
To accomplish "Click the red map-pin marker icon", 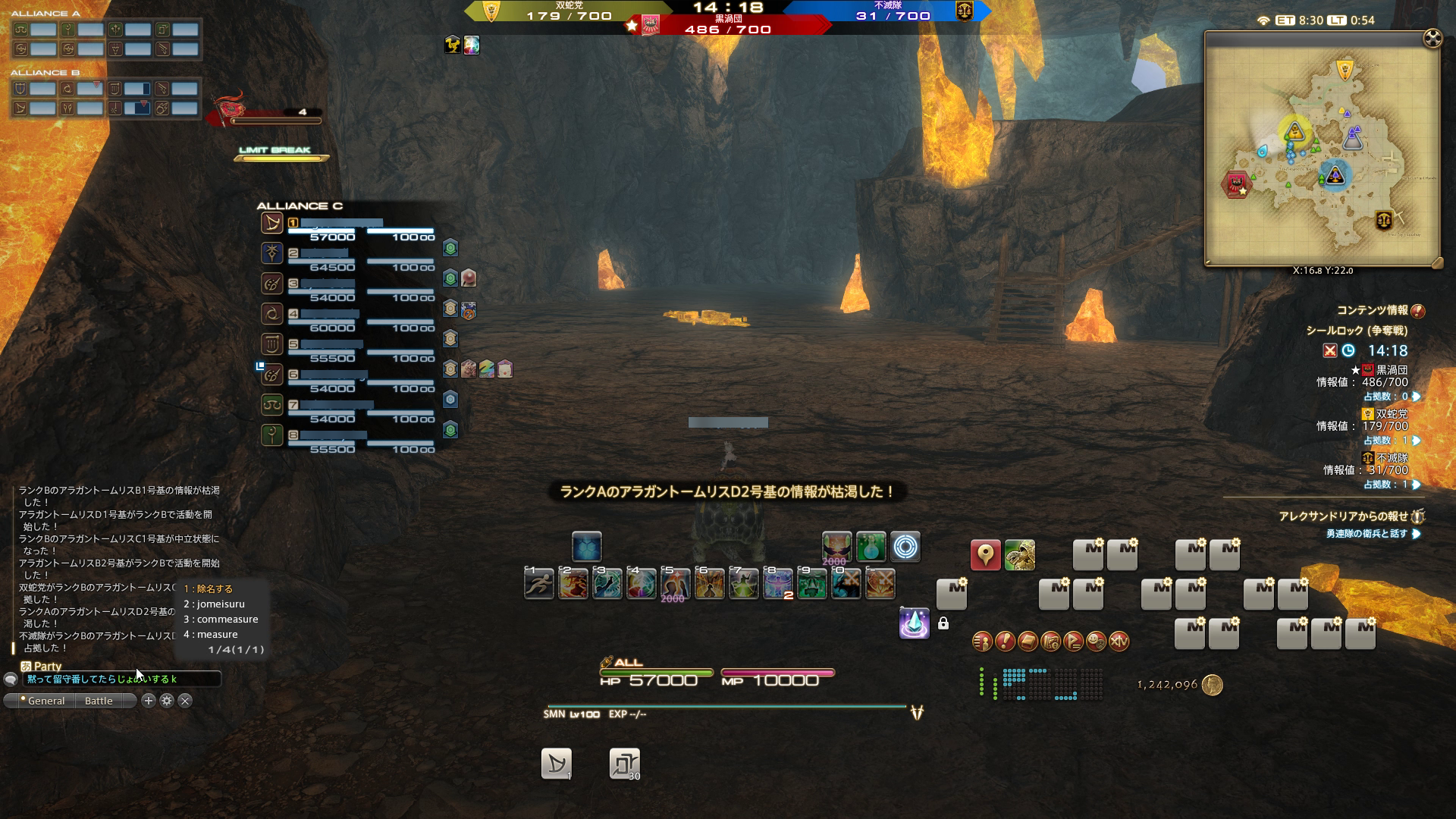I will coord(985,556).
